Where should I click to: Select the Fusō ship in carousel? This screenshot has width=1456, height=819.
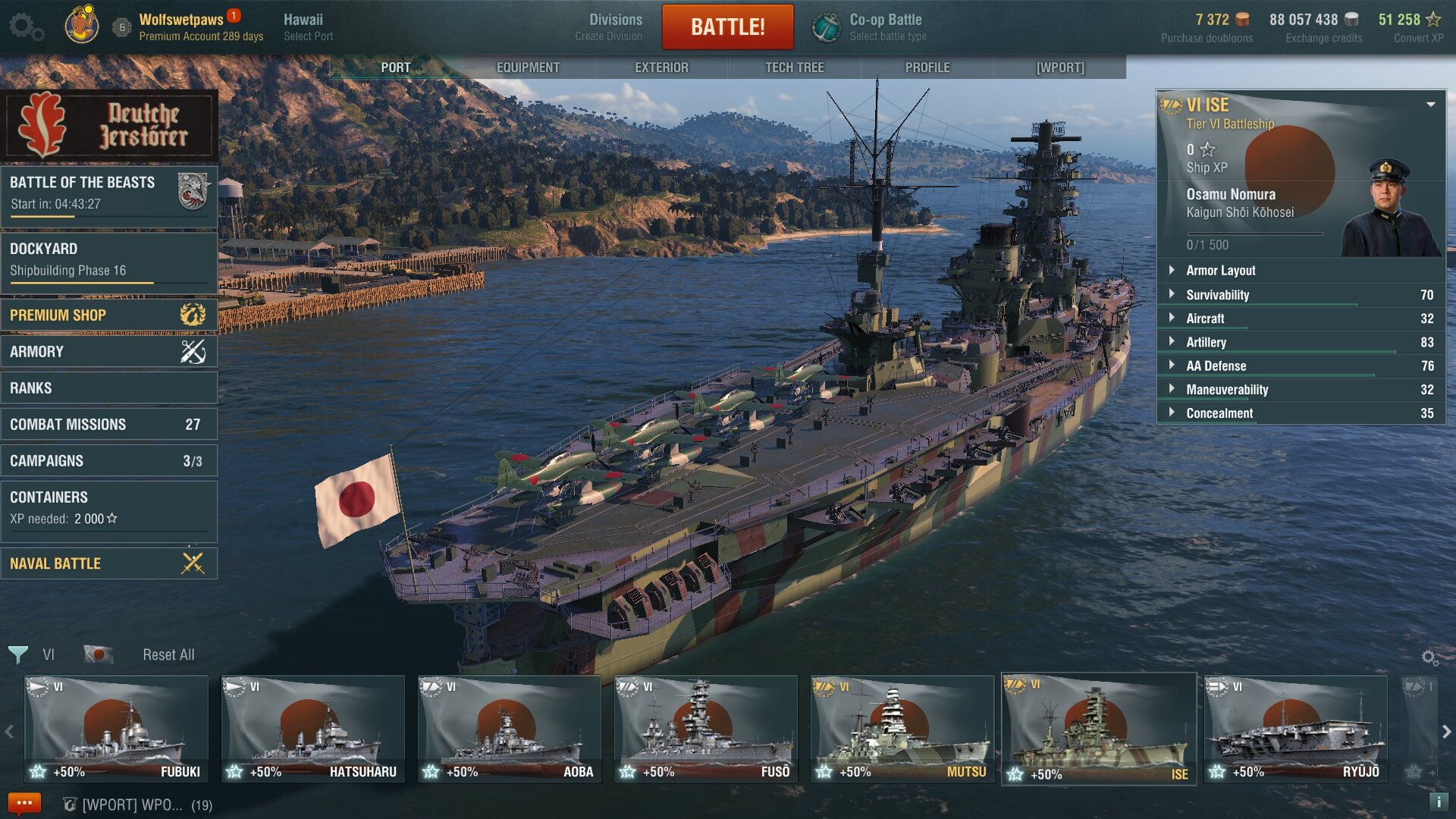click(706, 729)
